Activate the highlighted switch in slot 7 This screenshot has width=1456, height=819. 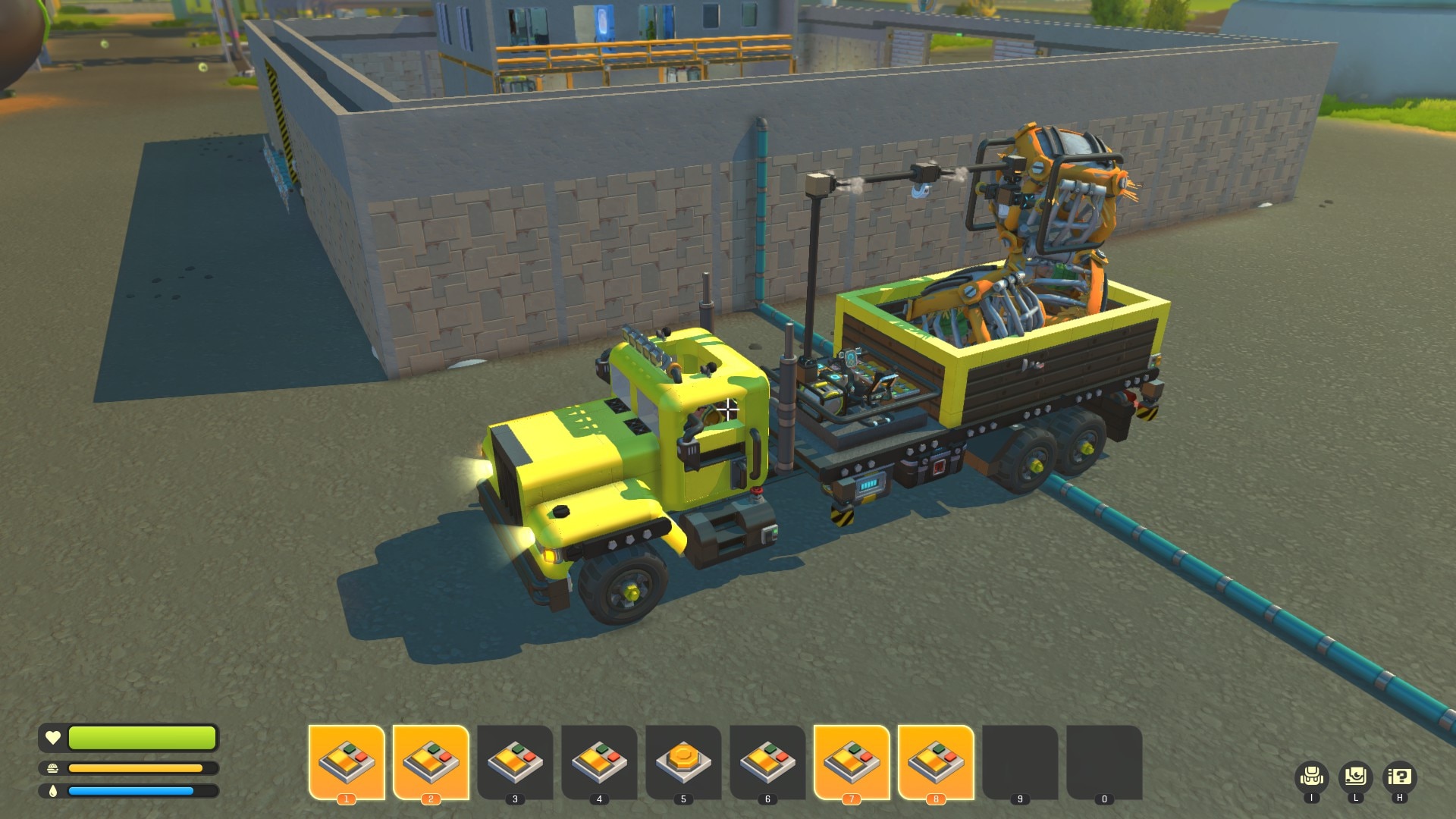pos(852,761)
